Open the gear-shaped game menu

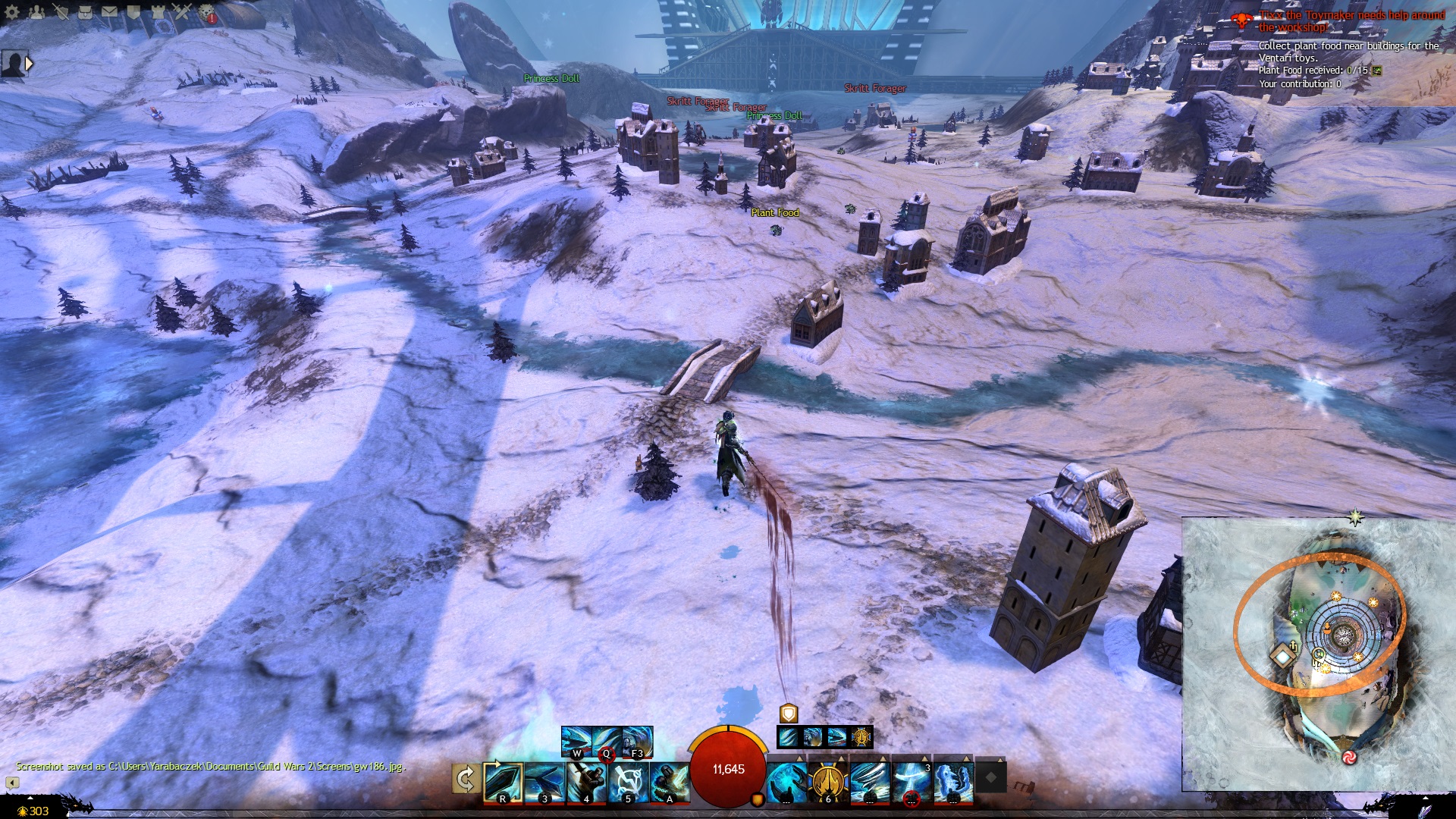[x=12, y=12]
